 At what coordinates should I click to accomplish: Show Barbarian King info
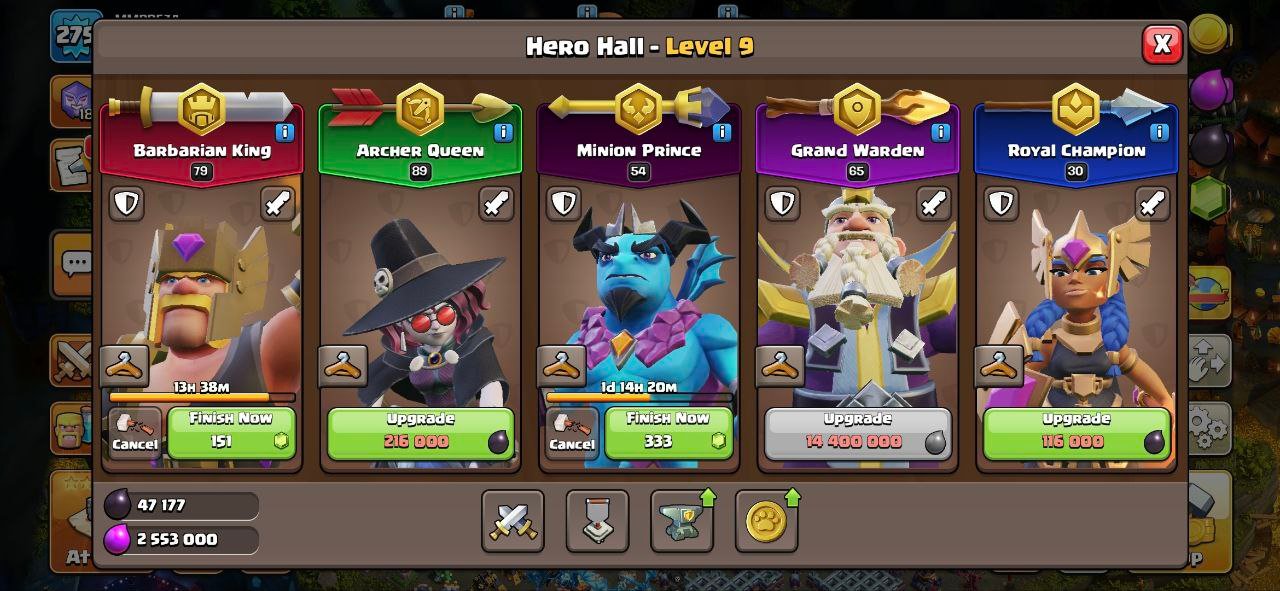(285, 132)
